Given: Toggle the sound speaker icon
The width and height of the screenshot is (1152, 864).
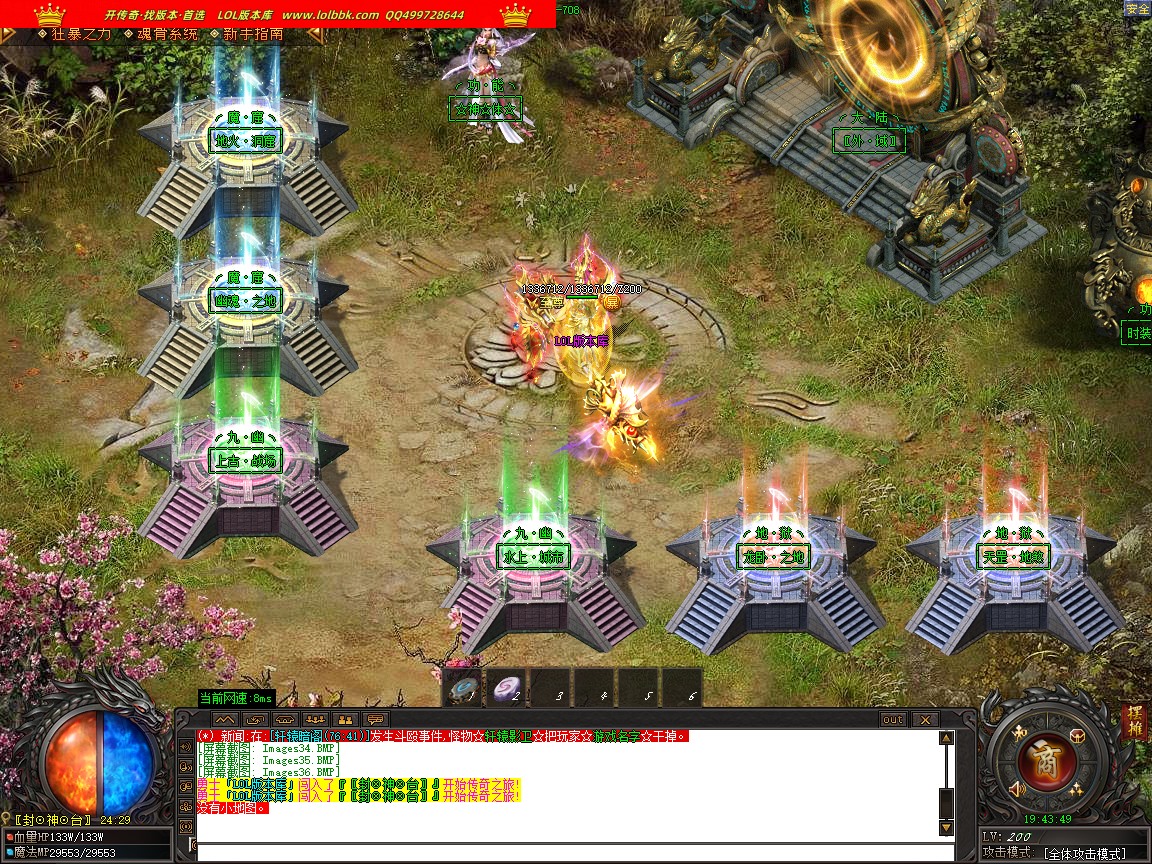Looking at the screenshot, I should point(1018,790).
